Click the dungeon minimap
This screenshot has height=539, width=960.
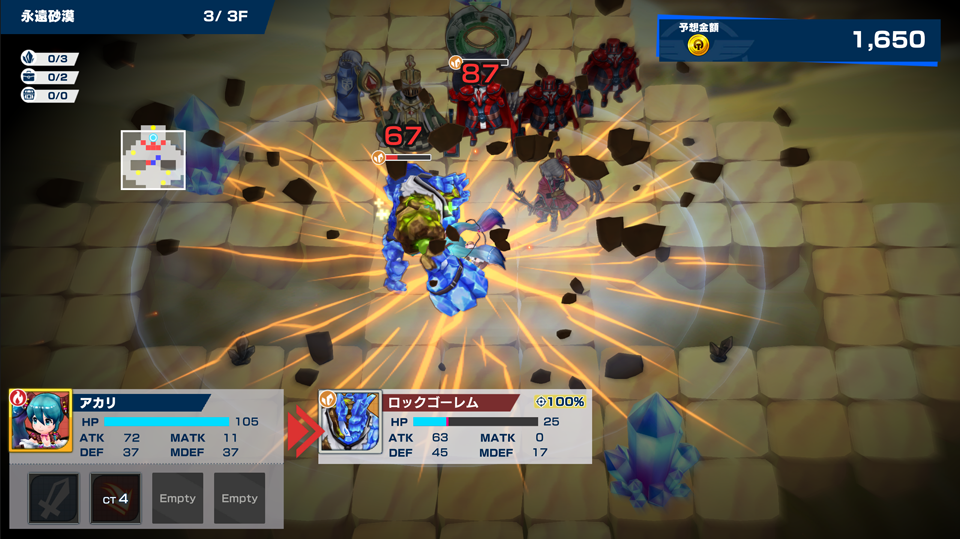coord(153,159)
